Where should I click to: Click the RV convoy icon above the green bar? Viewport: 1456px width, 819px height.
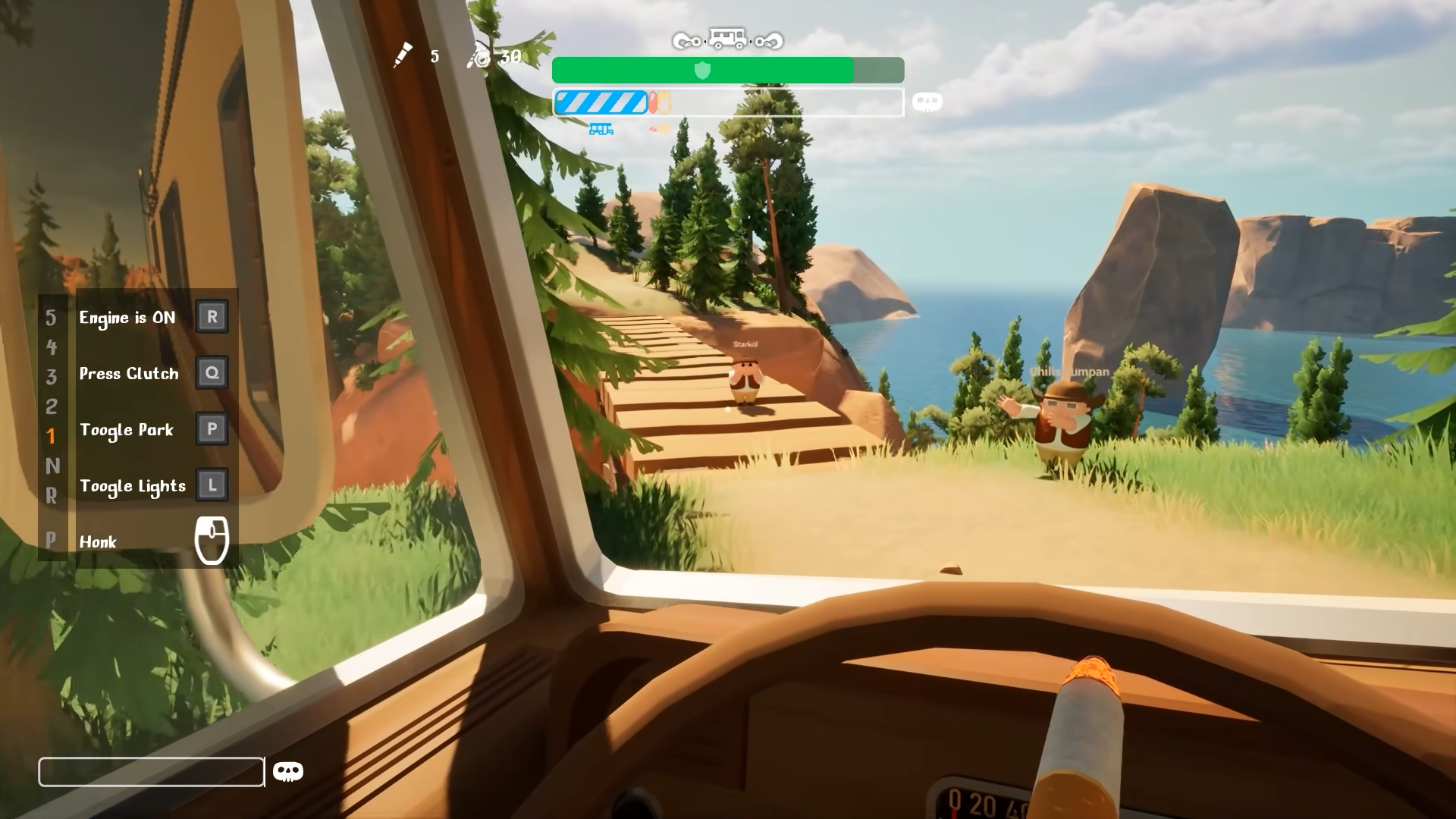coord(727,39)
